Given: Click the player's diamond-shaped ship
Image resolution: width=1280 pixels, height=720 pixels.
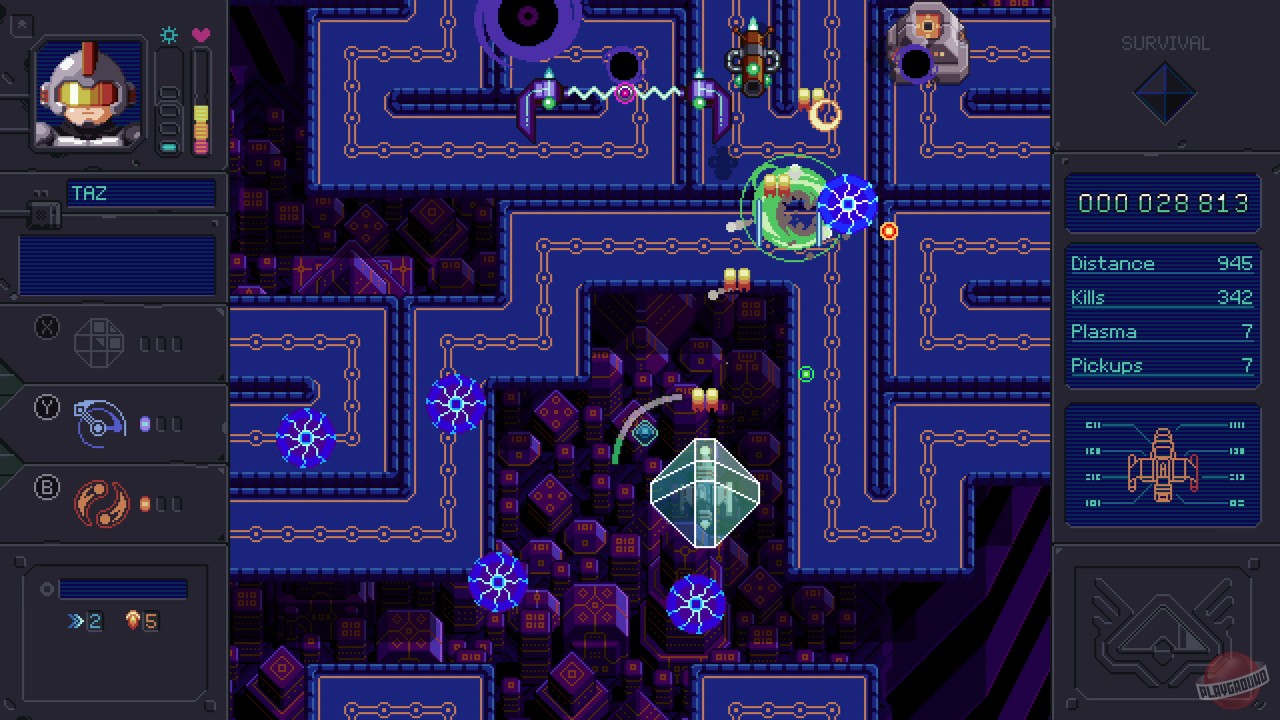Looking at the screenshot, I should point(706,492).
